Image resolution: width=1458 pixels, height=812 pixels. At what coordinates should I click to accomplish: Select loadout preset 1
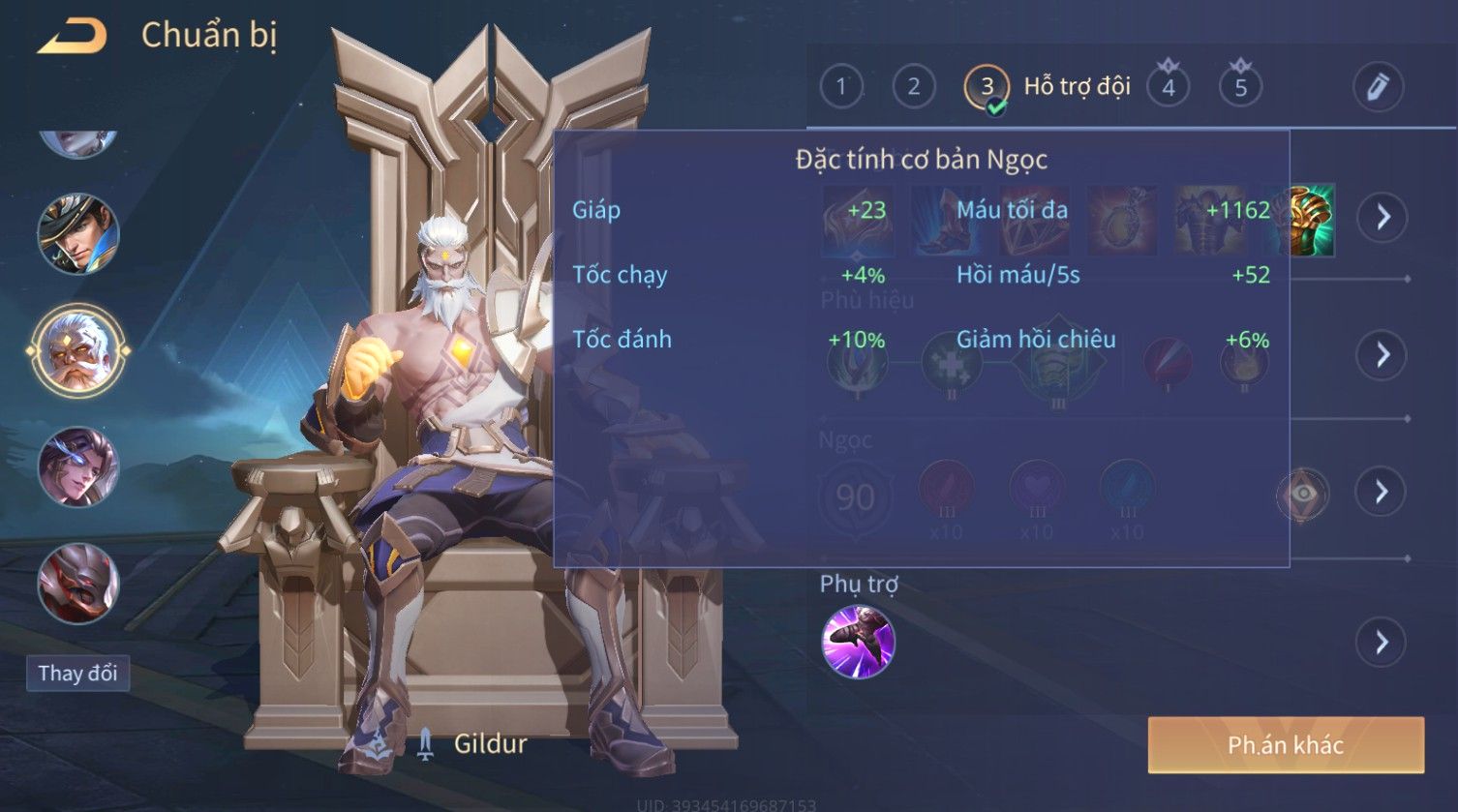[840, 87]
